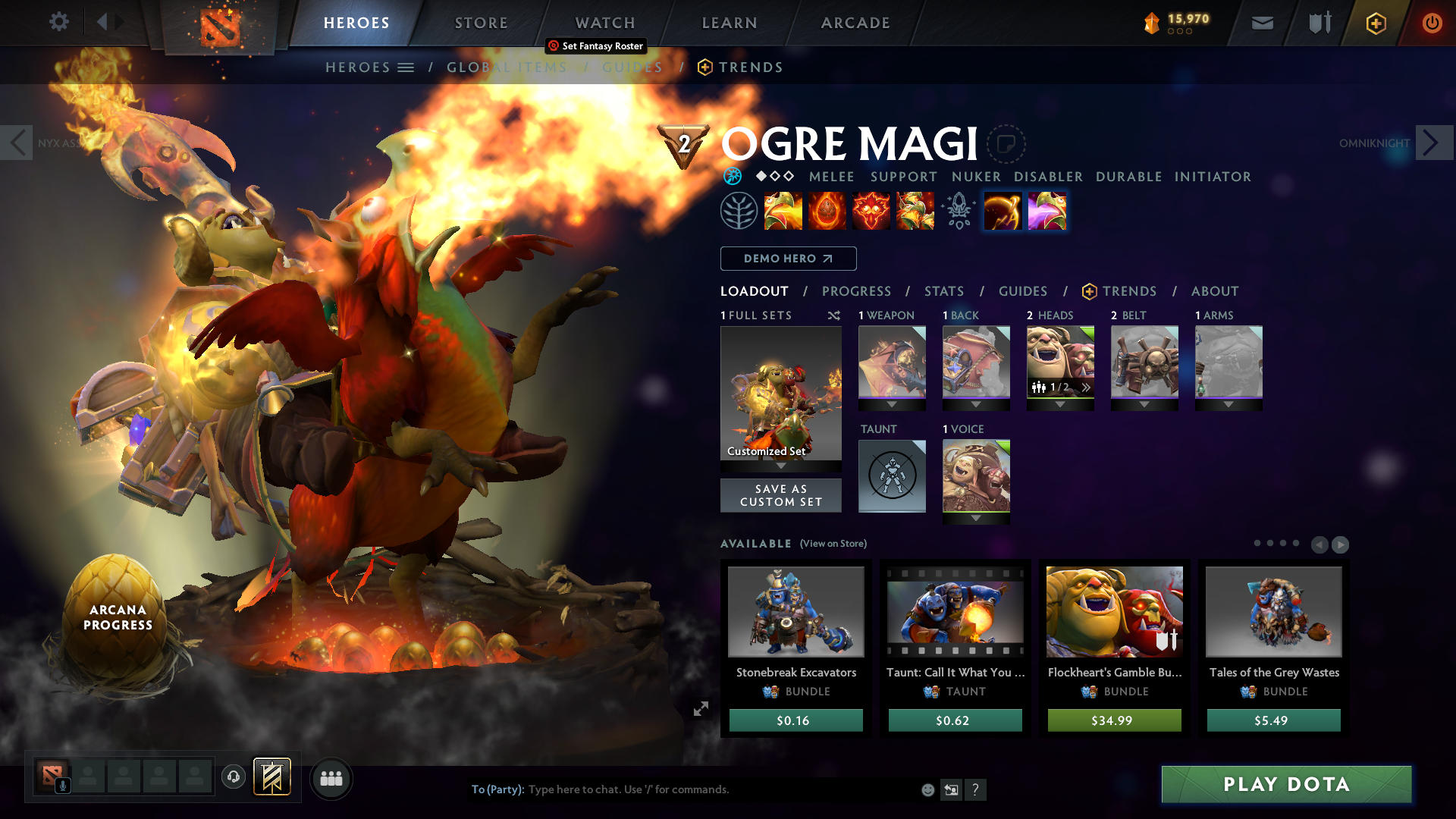Open the ARCADE menu
This screenshot has height=819, width=1456.
tap(855, 23)
